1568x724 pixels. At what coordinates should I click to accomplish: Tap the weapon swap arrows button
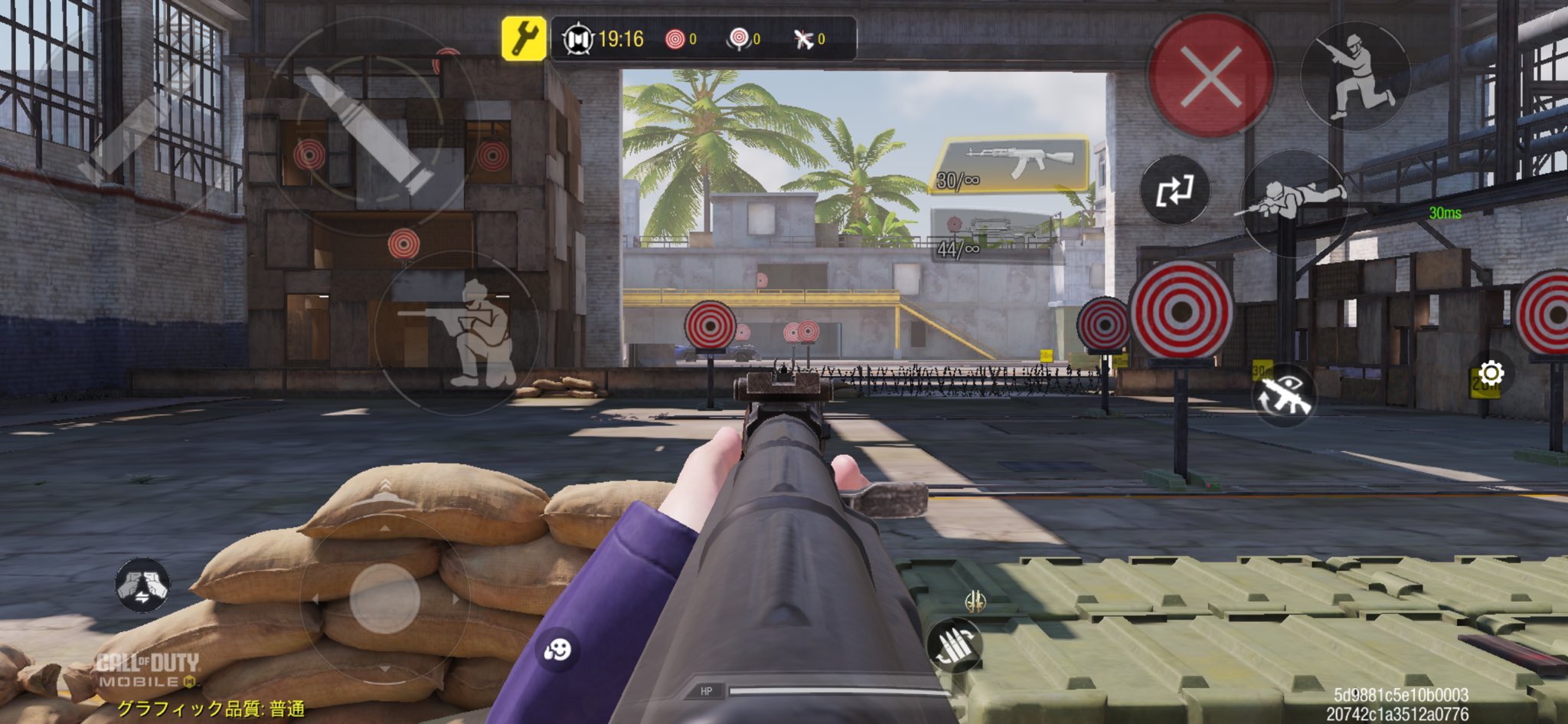pos(1174,190)
